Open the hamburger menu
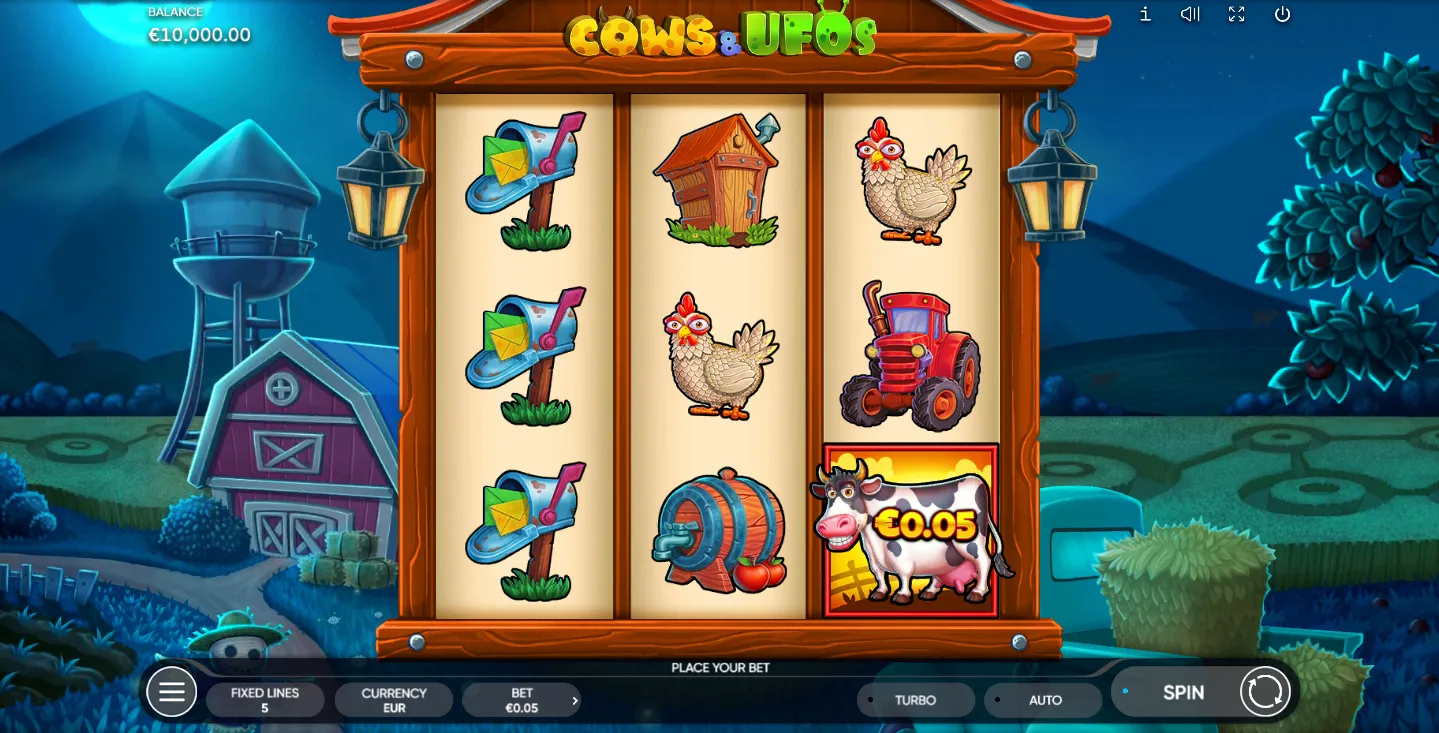The image size is (1439, 733). click(171, 692)
